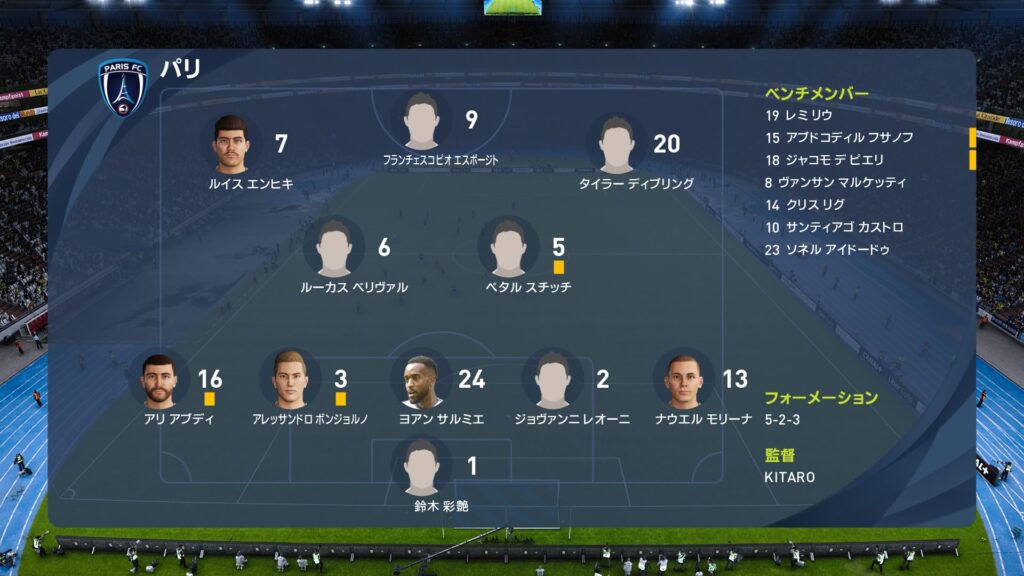The height and width of the screenshot is (576, 1024).
Task: Pick ペタル スチッチ number 5 portrait
Action: tap(508, 248)
